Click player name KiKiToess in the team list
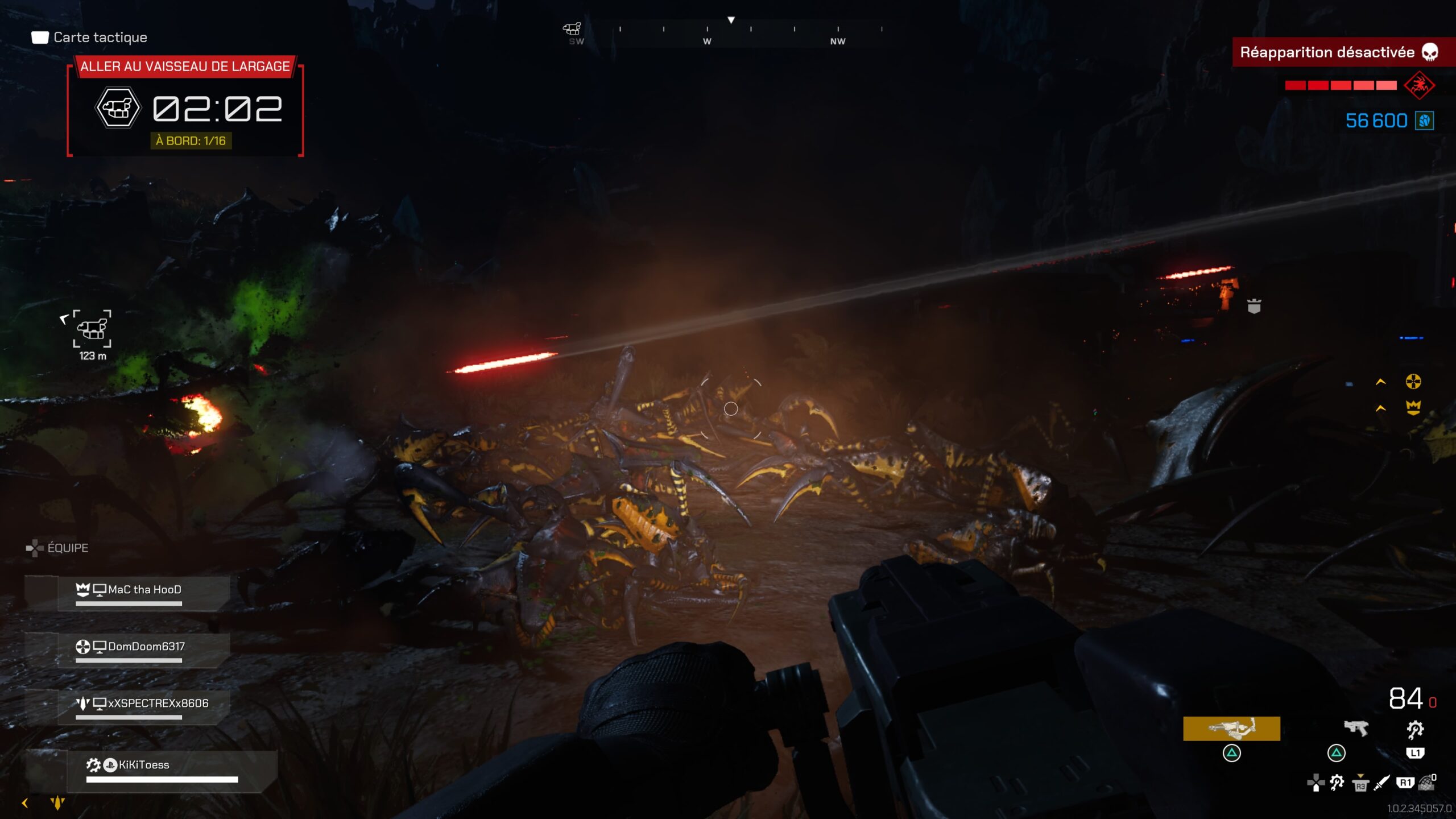Viewport: 1456px width, 819px height. pos(145,764)
